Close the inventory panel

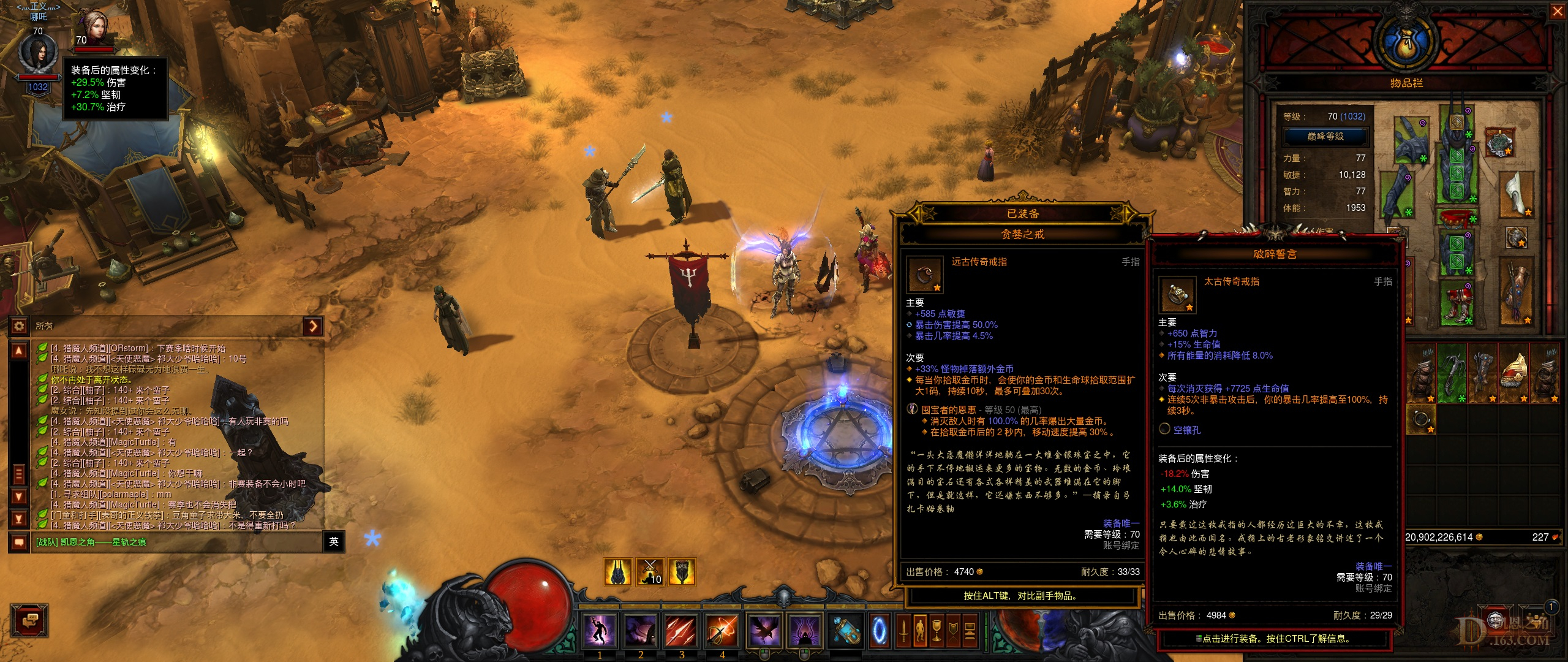(x=1557, y=12)
